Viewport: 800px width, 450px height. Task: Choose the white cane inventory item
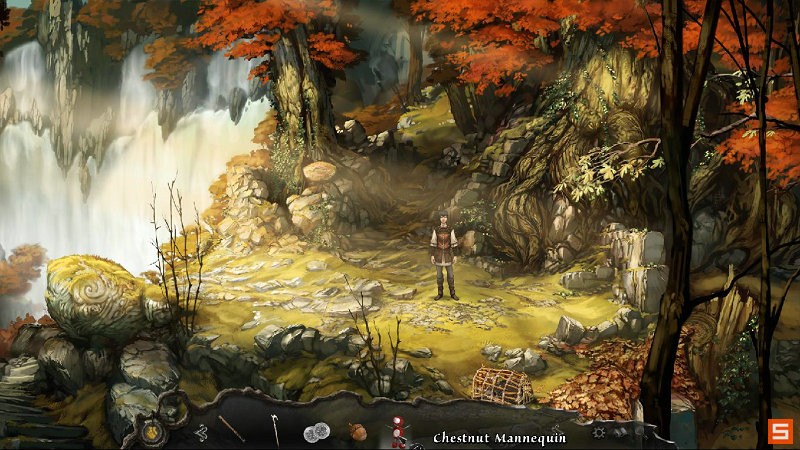coord(275,430)
